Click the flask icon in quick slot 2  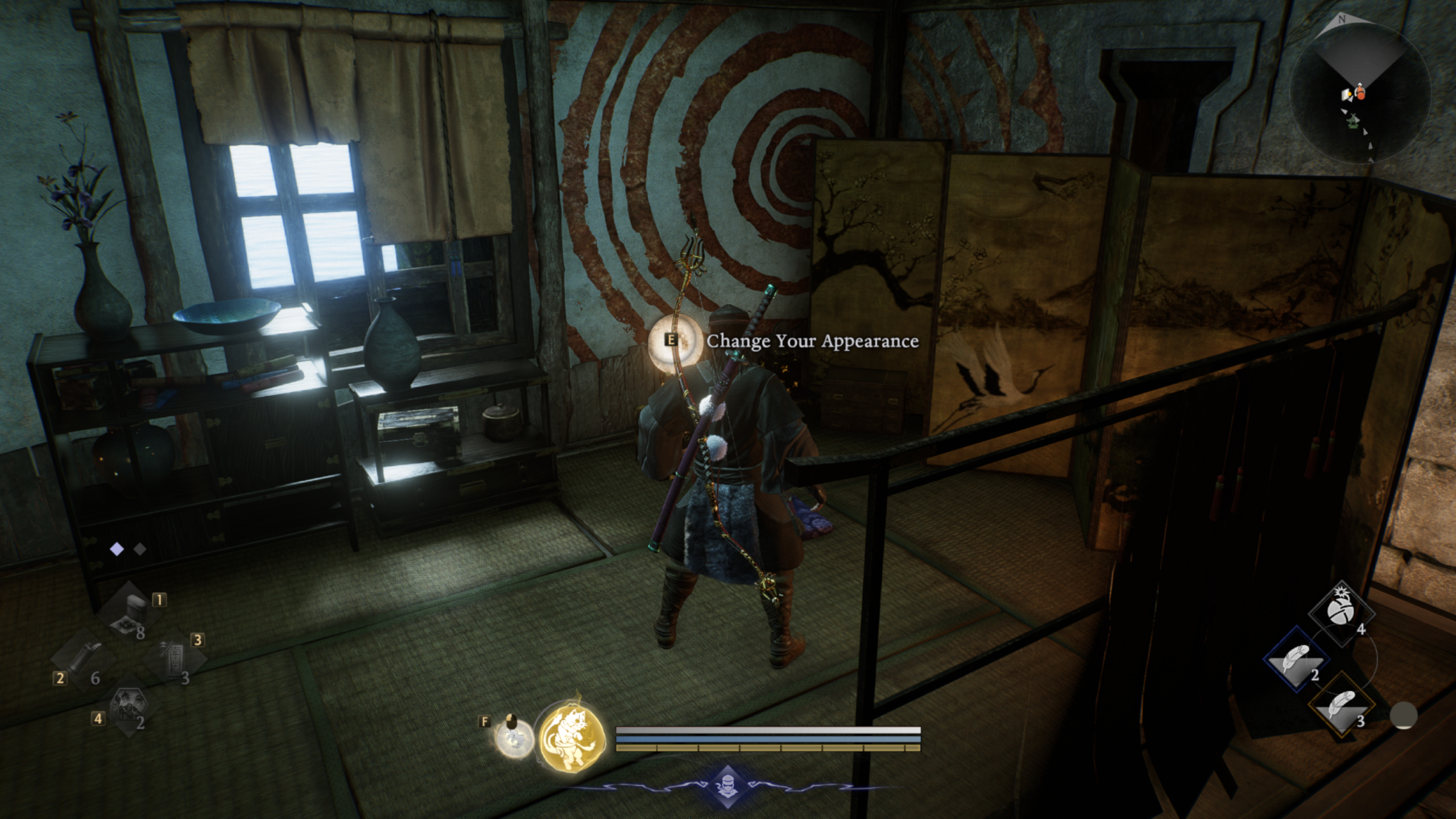click(x=85, y=659)
